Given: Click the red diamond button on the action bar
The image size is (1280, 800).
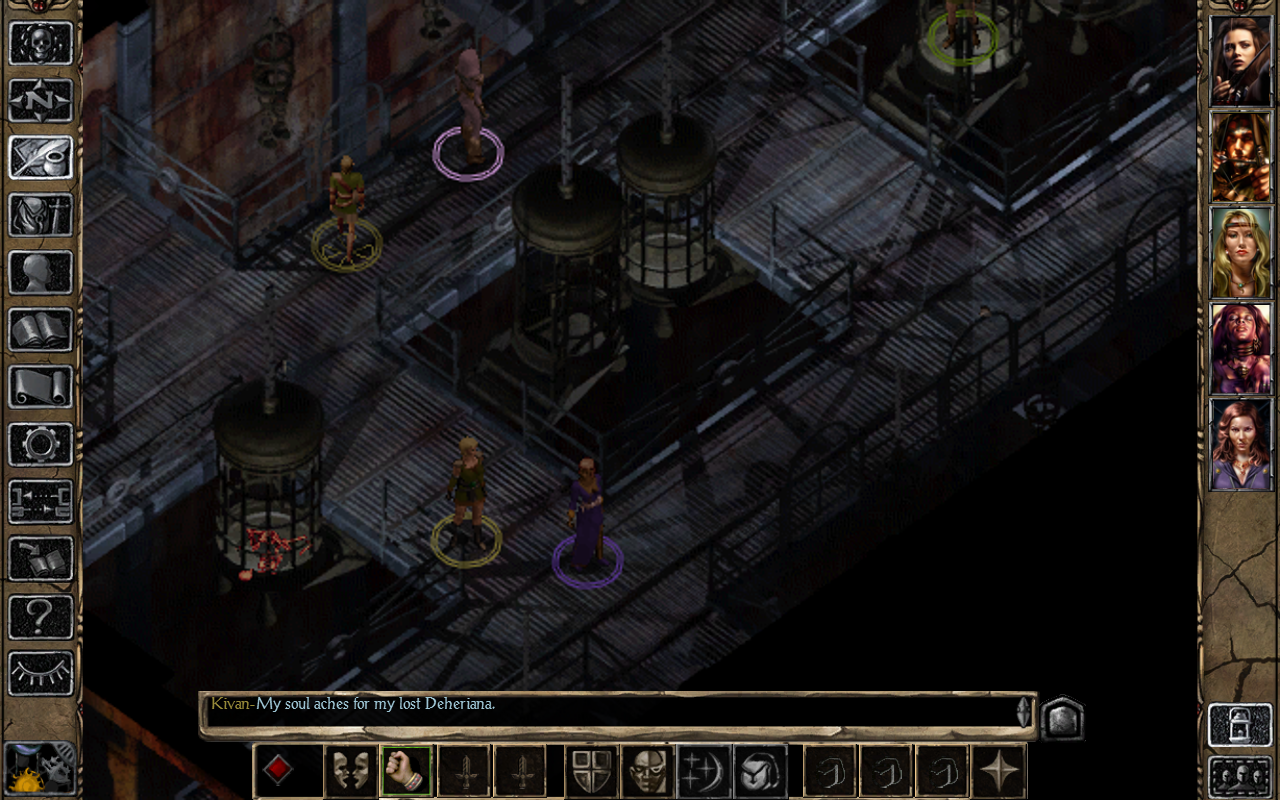Looking at the screenshot, I should [x=278, y=770].
